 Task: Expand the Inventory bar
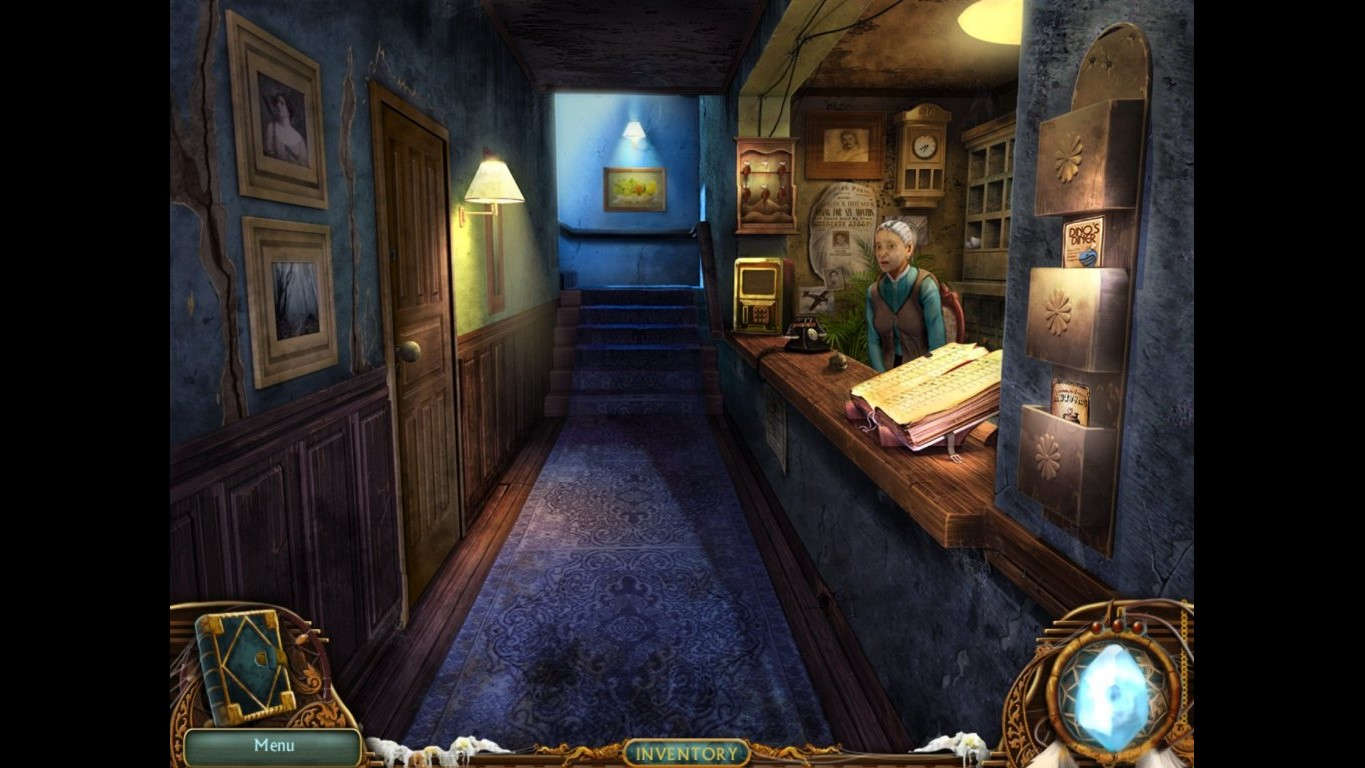pyautogui.click(x=686, y=752)
